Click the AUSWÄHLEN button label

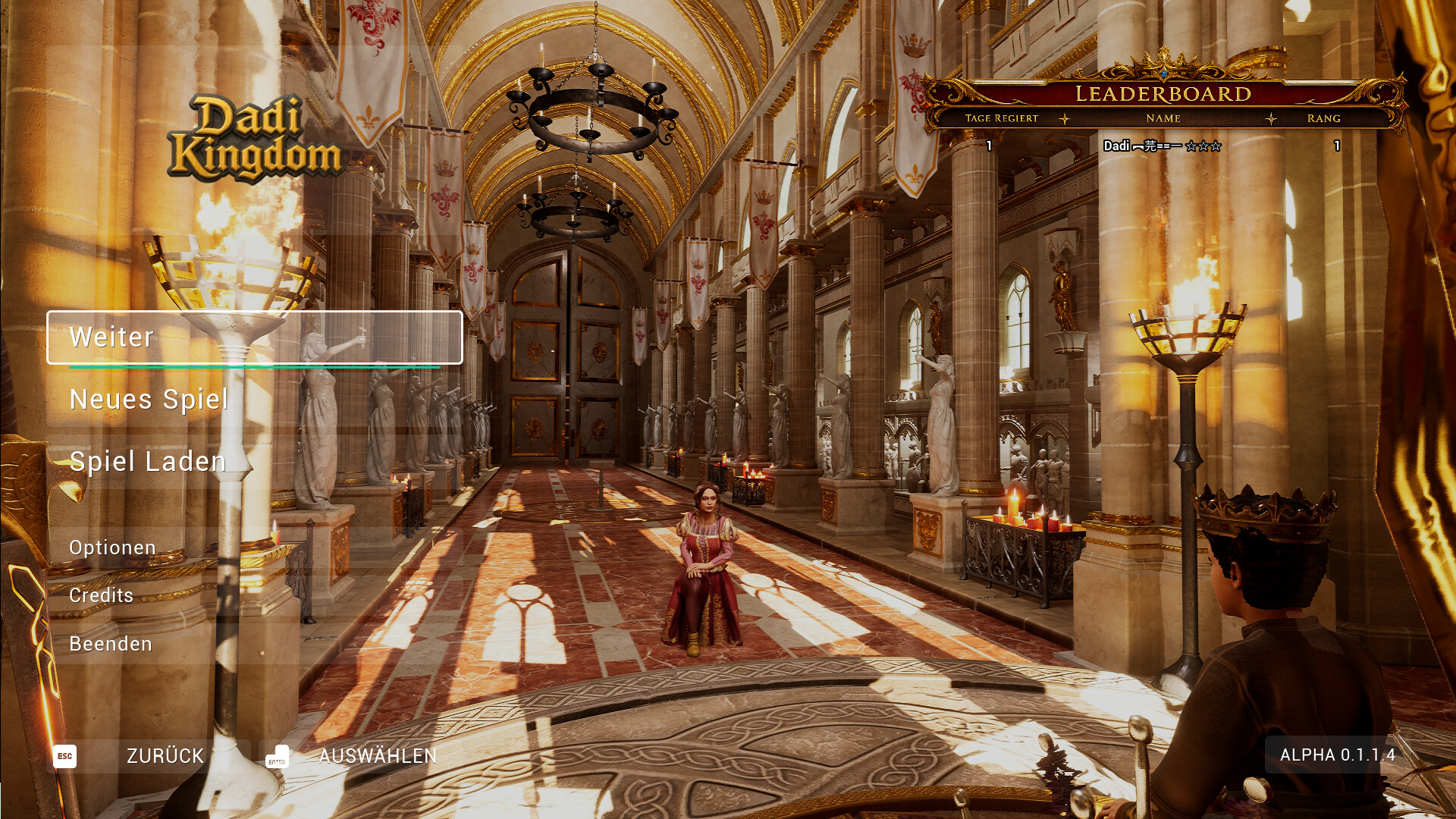pos(377,756)
